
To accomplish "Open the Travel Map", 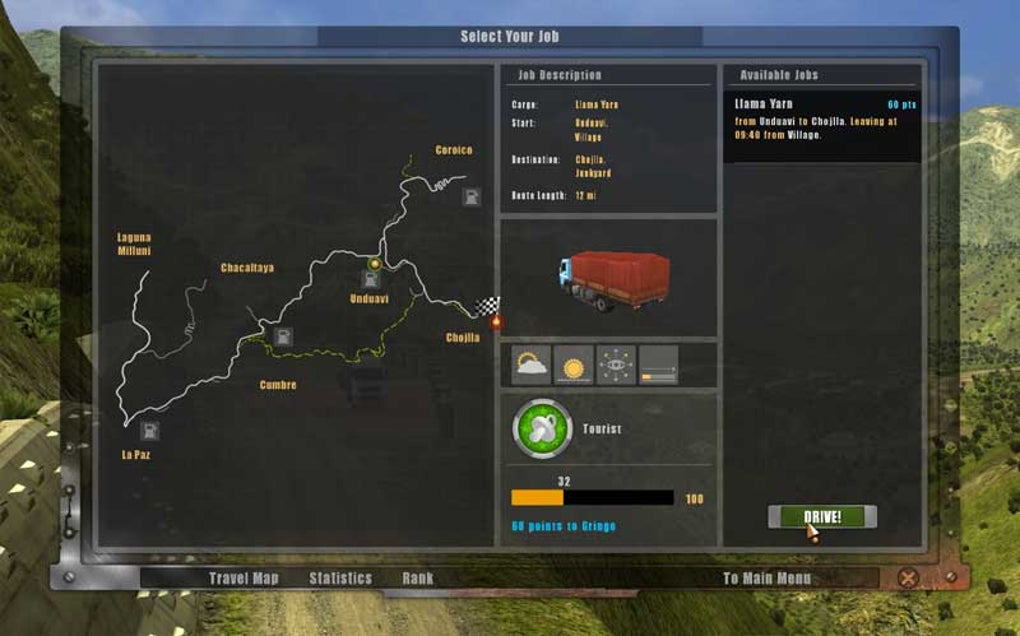I will coord(243,578).
